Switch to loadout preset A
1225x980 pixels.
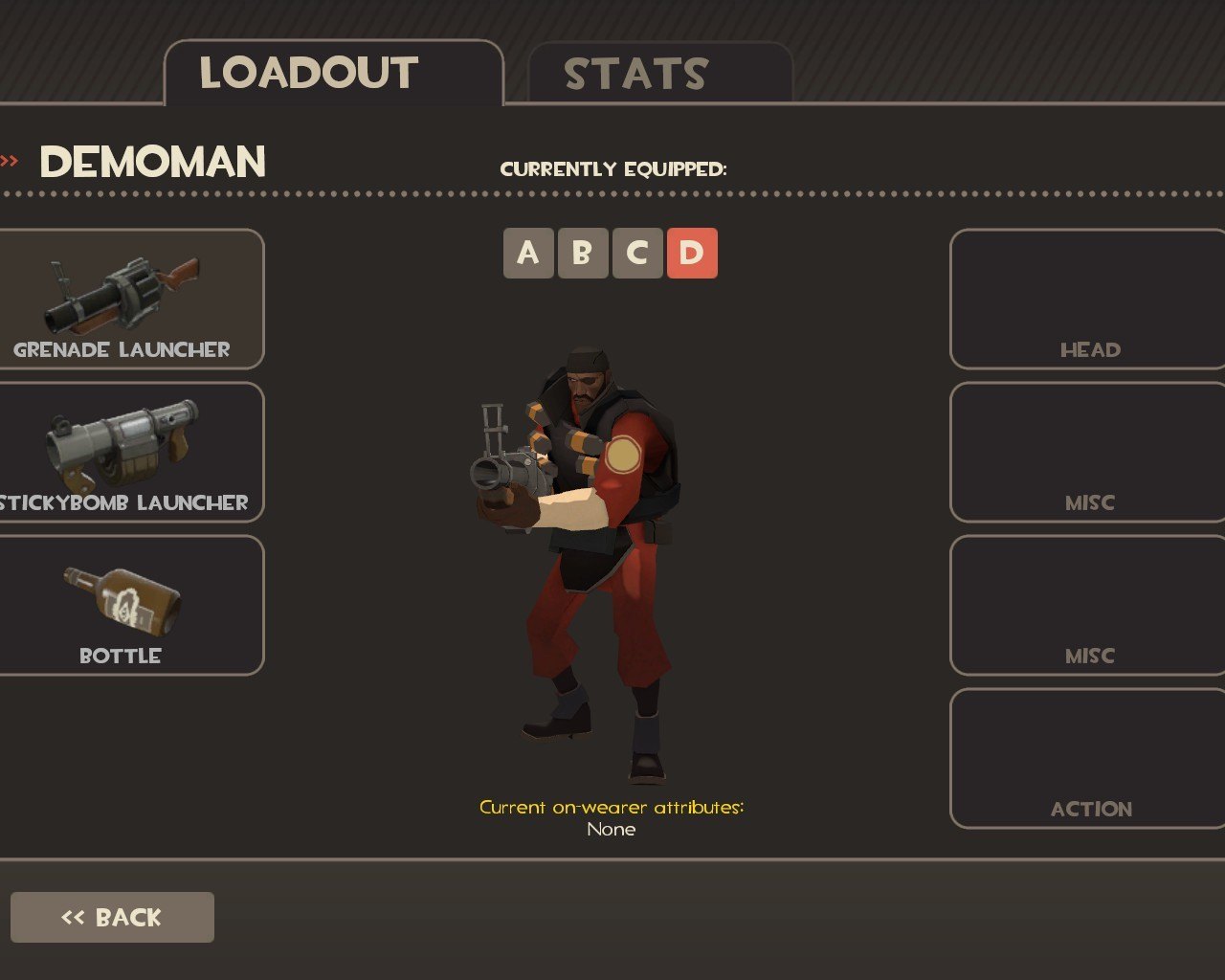(528, 254)
